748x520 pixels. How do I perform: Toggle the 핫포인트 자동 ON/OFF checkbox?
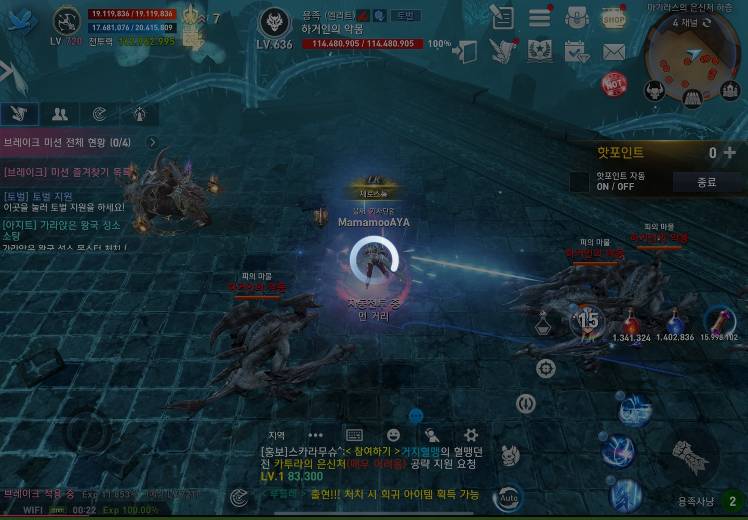point(579,182)
